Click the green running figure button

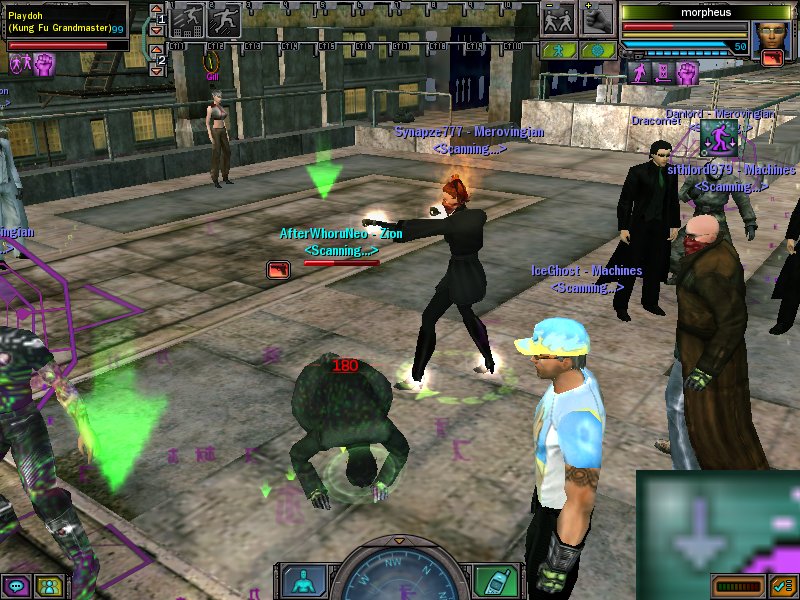tap(559, 49)
